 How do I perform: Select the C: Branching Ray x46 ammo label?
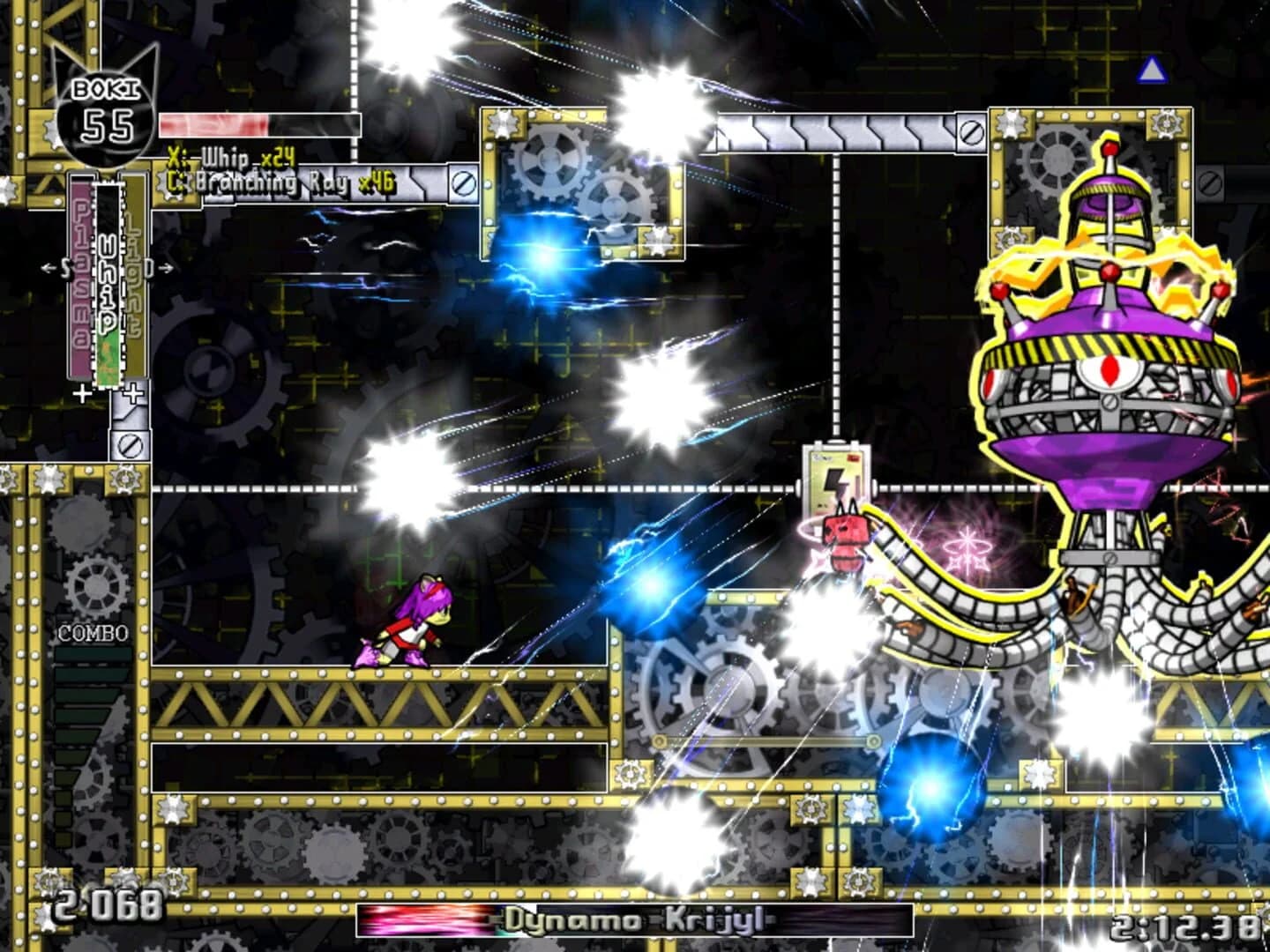point(280,182)
